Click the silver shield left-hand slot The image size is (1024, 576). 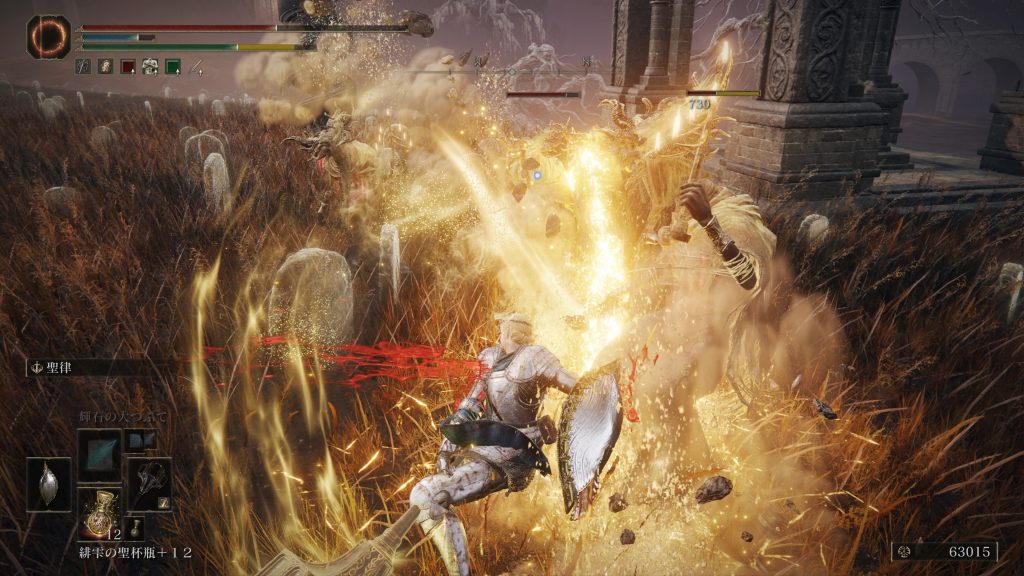pos(48,484)
